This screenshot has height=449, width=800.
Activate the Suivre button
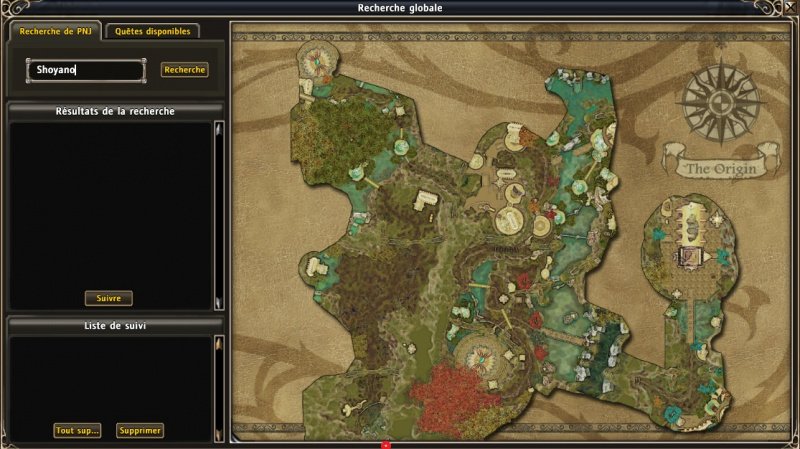(x=108, y=298)
